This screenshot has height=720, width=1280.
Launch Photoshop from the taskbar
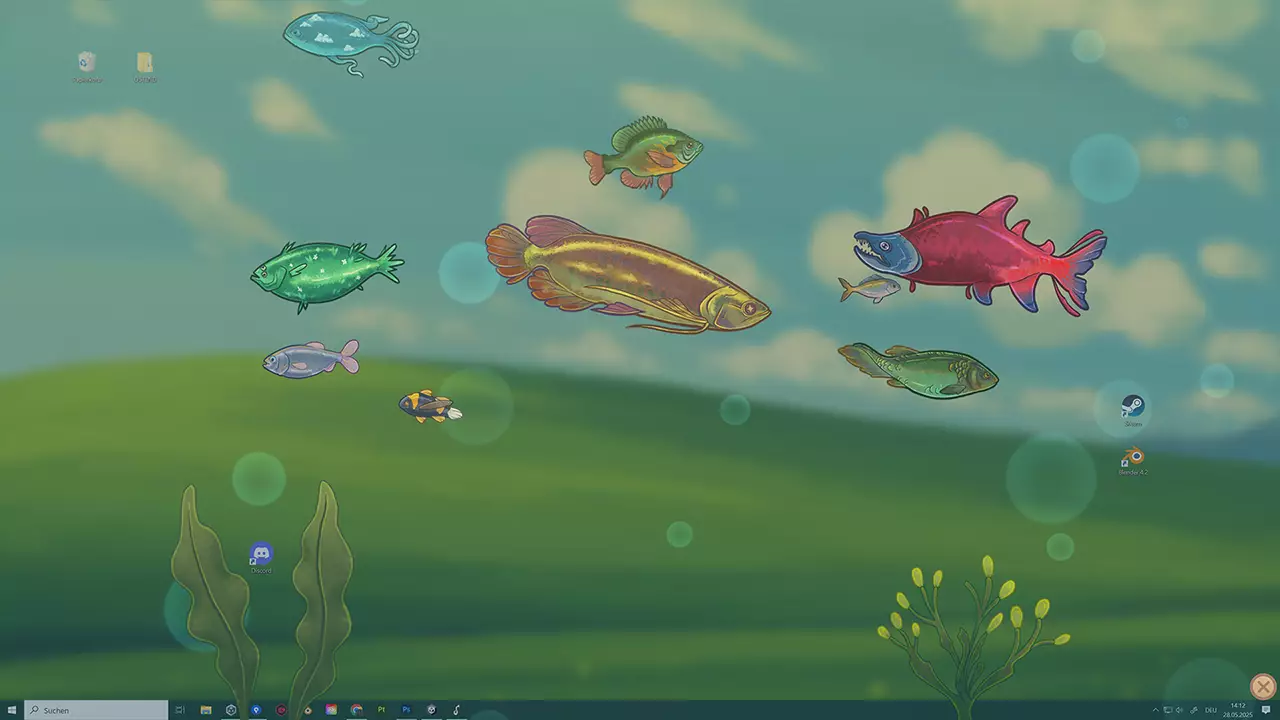pos(406,710)
